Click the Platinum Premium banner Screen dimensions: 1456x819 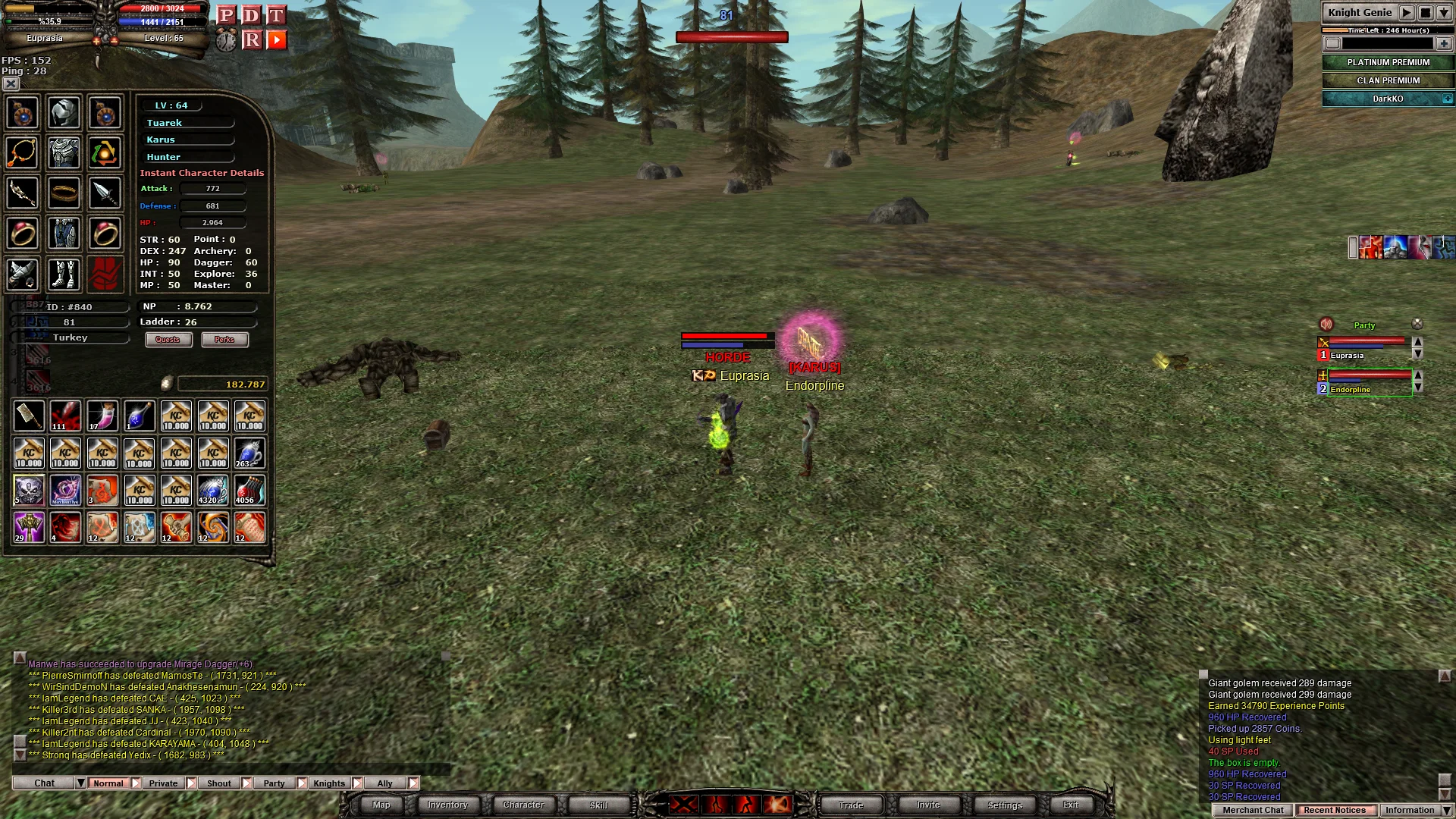(x=1388, y=62)
